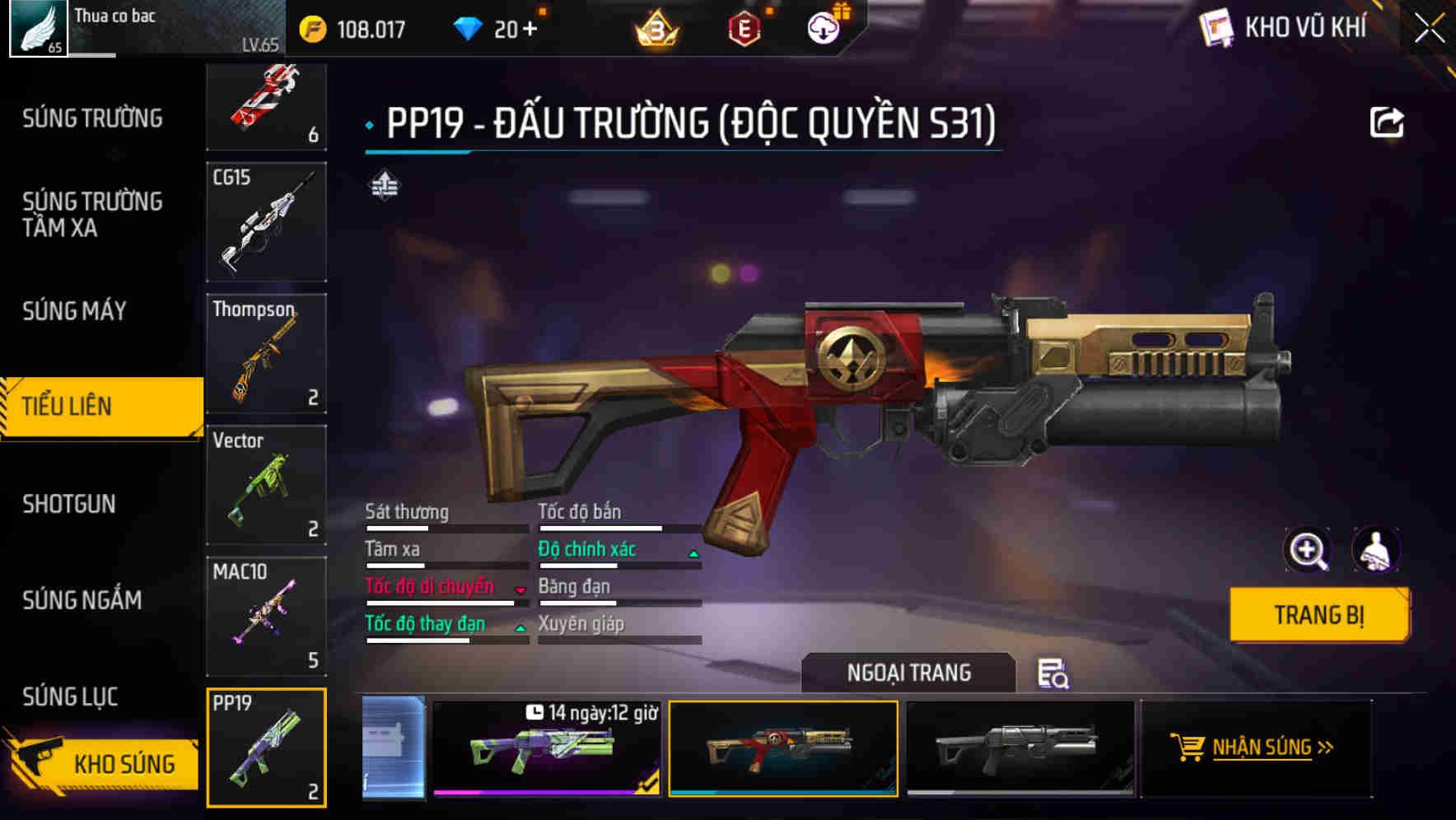Open the Shotgun category in the sidebar
1456x820 pixels.
[x=68, y=504]
